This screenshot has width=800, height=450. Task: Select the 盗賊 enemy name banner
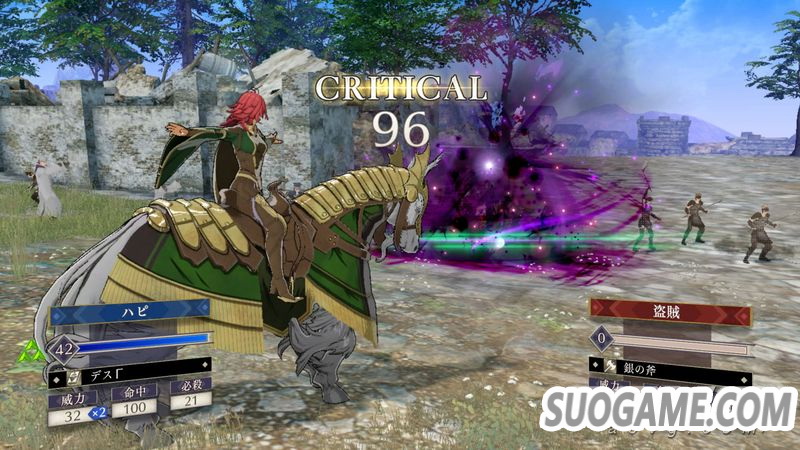pos(669,312)
